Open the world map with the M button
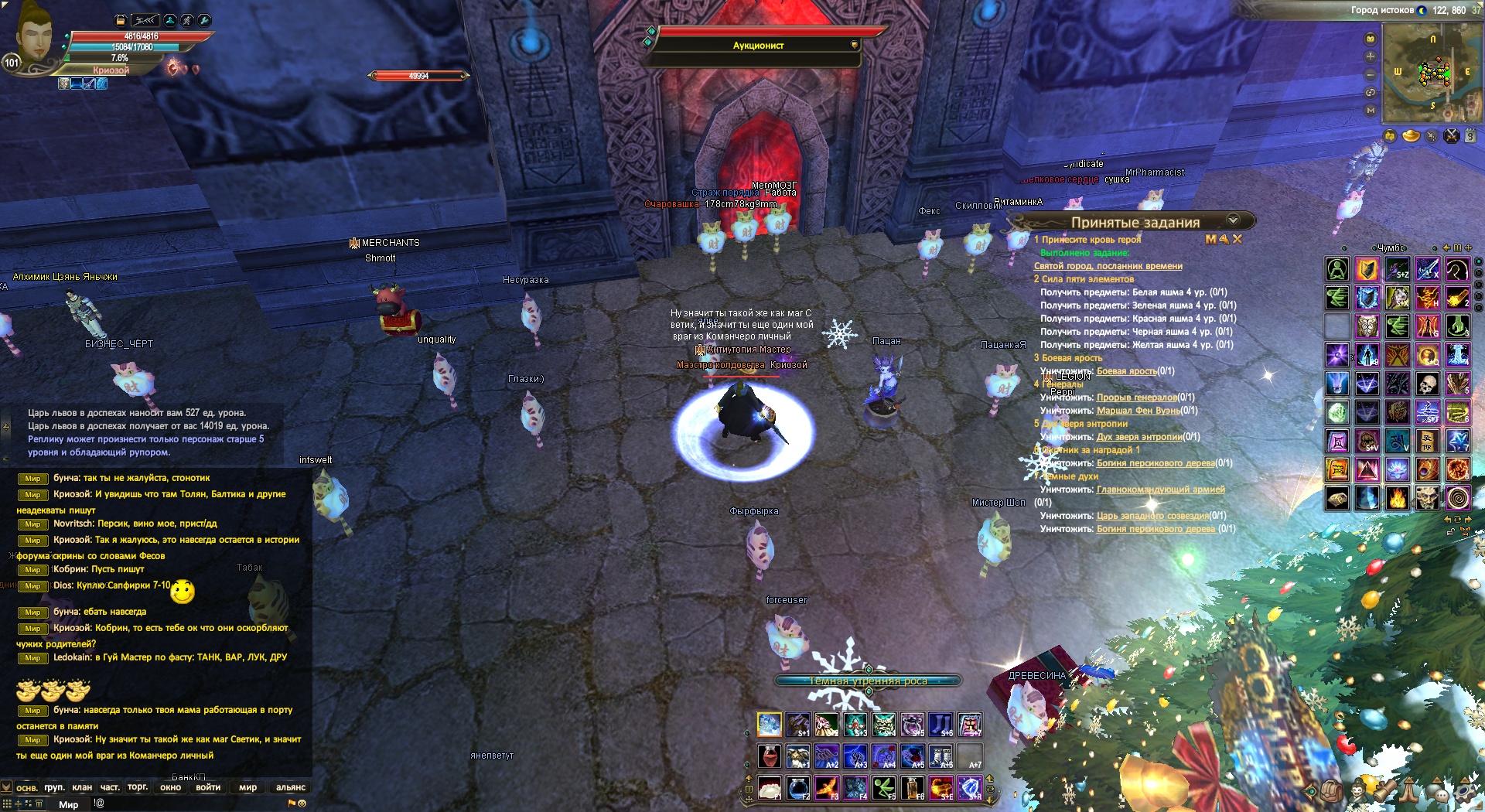The width and height of the screenshot is (1485, 812). coord(1371,110)
